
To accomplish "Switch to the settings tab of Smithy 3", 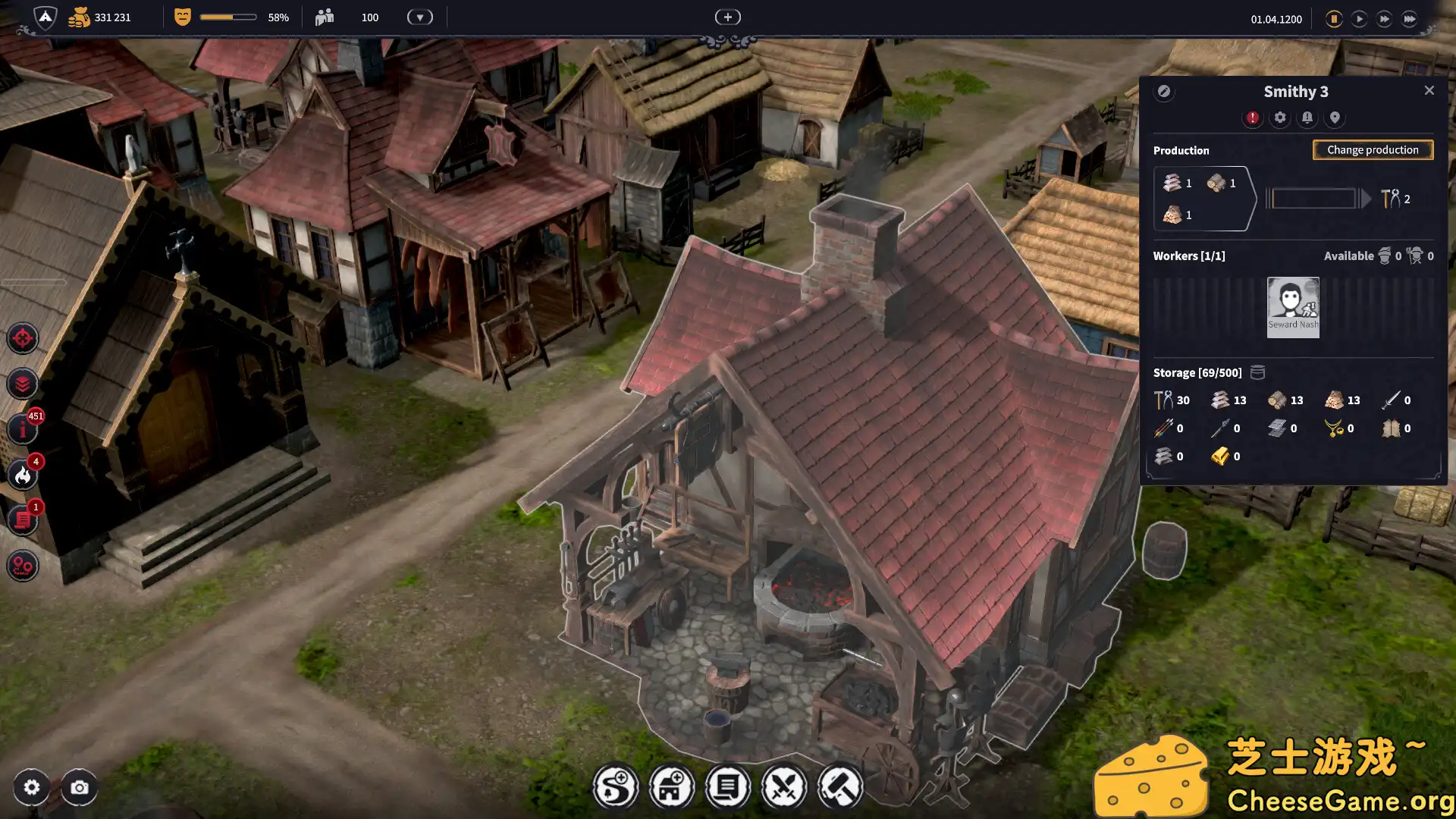I will (1280, 118).
